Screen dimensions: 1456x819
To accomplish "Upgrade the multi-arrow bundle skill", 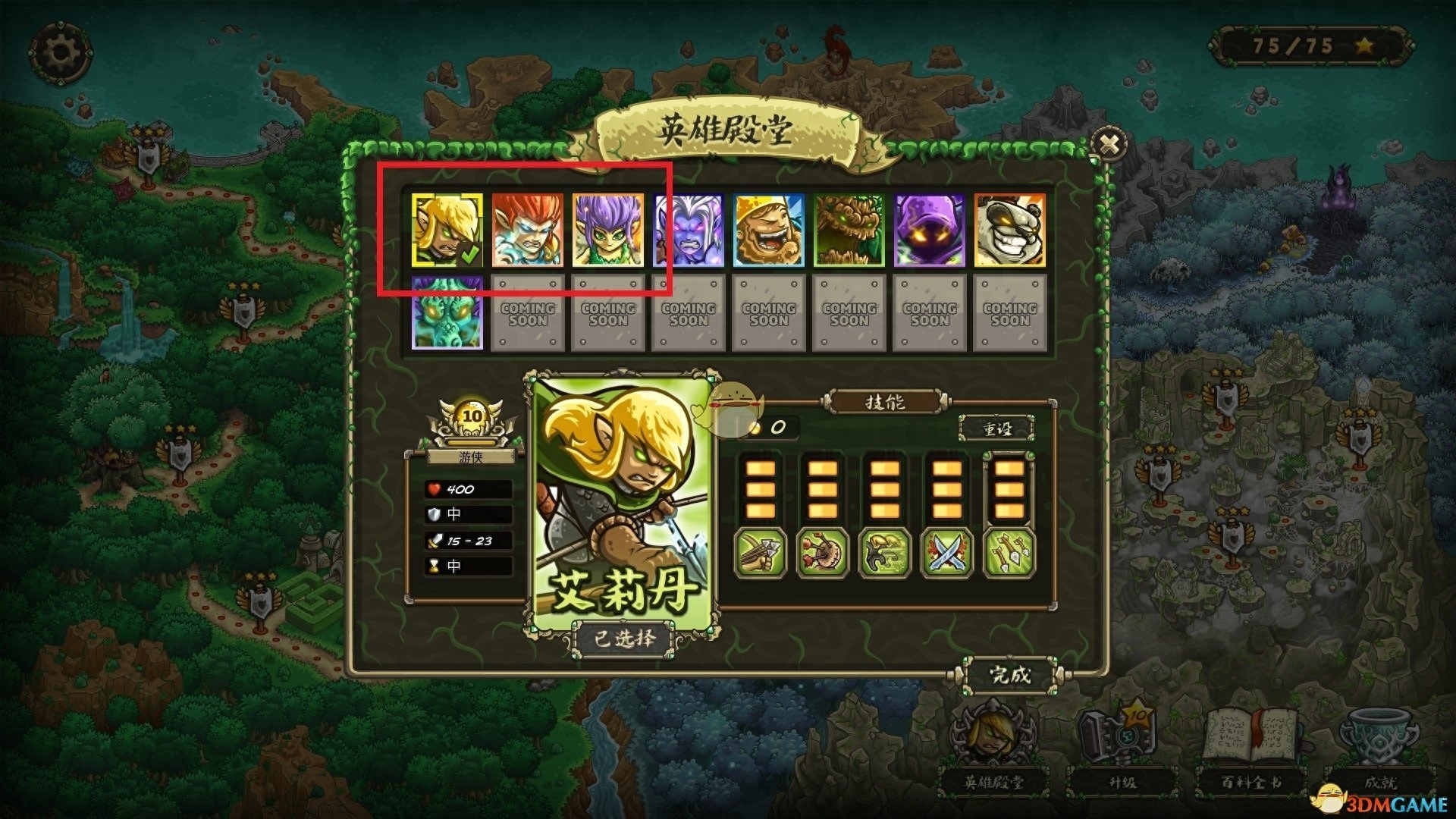I will 761,554.
